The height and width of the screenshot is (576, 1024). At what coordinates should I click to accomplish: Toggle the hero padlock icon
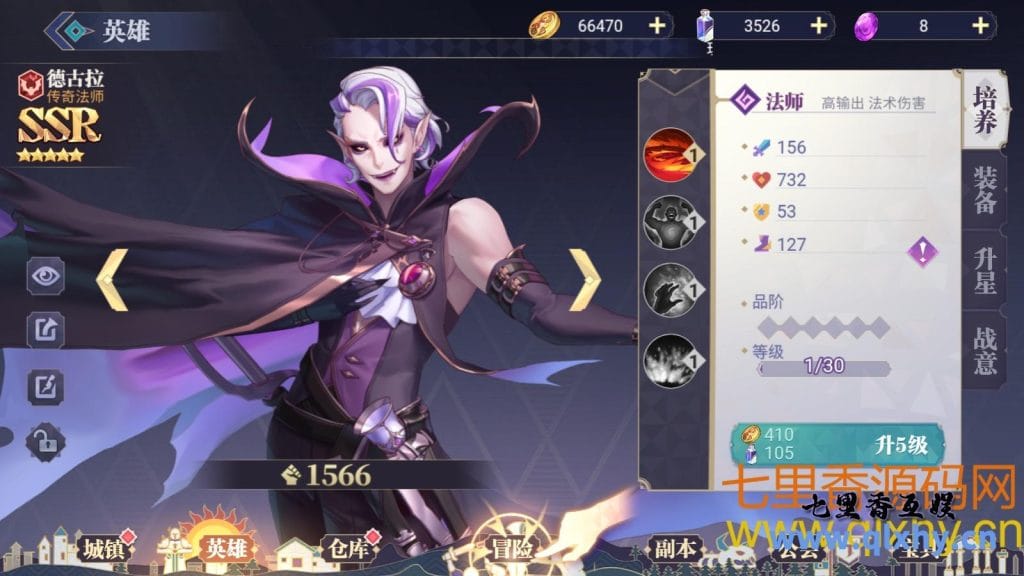point(46,439)
